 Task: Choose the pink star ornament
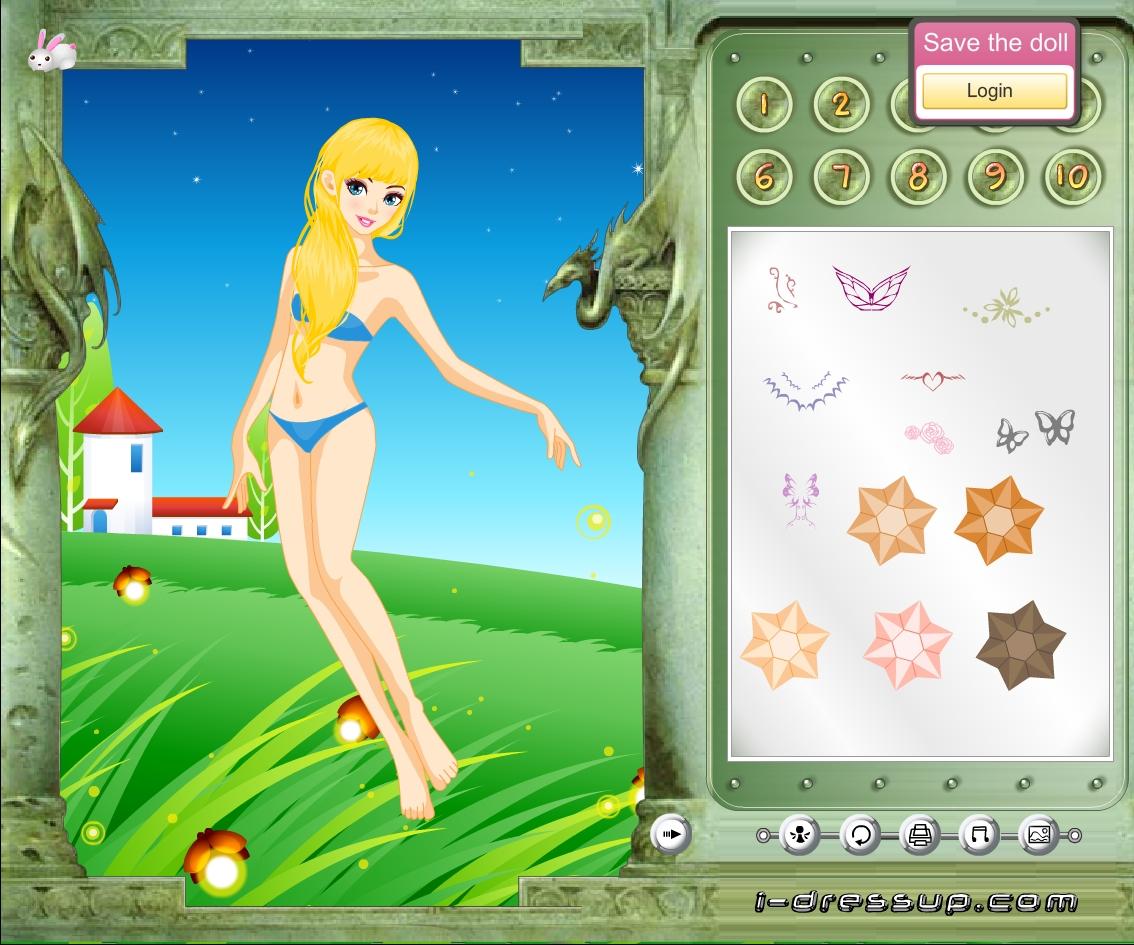(x=907, y=645)
